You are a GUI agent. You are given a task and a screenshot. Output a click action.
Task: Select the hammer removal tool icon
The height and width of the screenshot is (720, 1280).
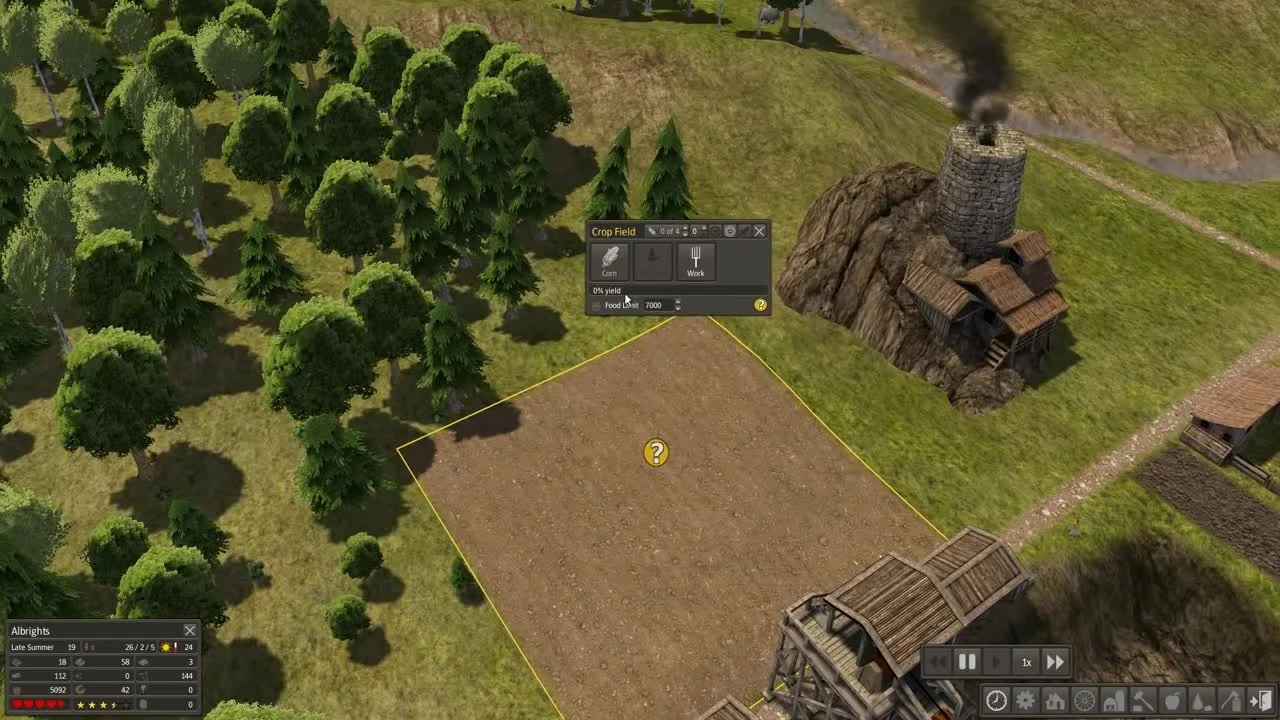tap(1141, 701)
